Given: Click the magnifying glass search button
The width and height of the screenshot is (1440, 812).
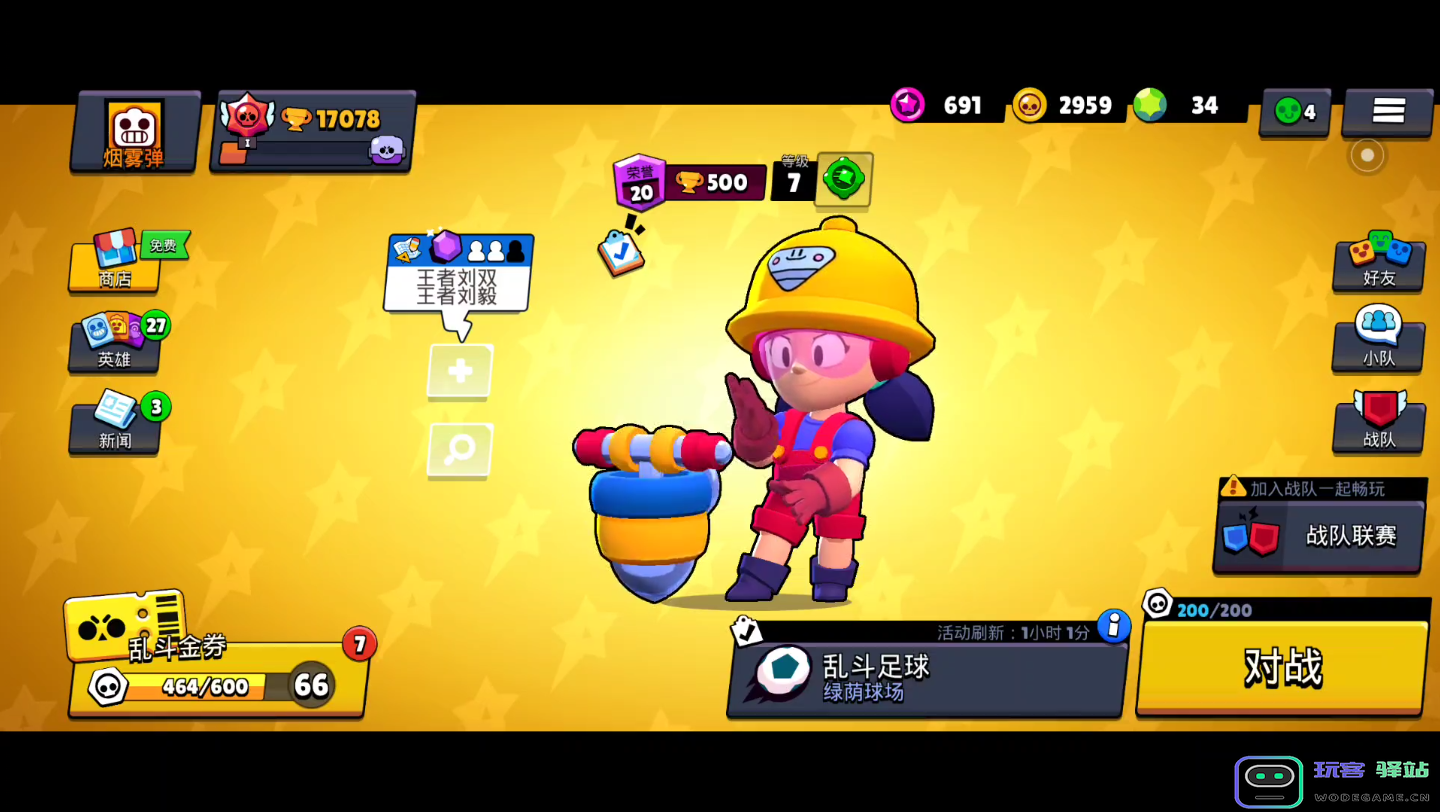Looking at the screenshot, I should (x=460, y=449).
